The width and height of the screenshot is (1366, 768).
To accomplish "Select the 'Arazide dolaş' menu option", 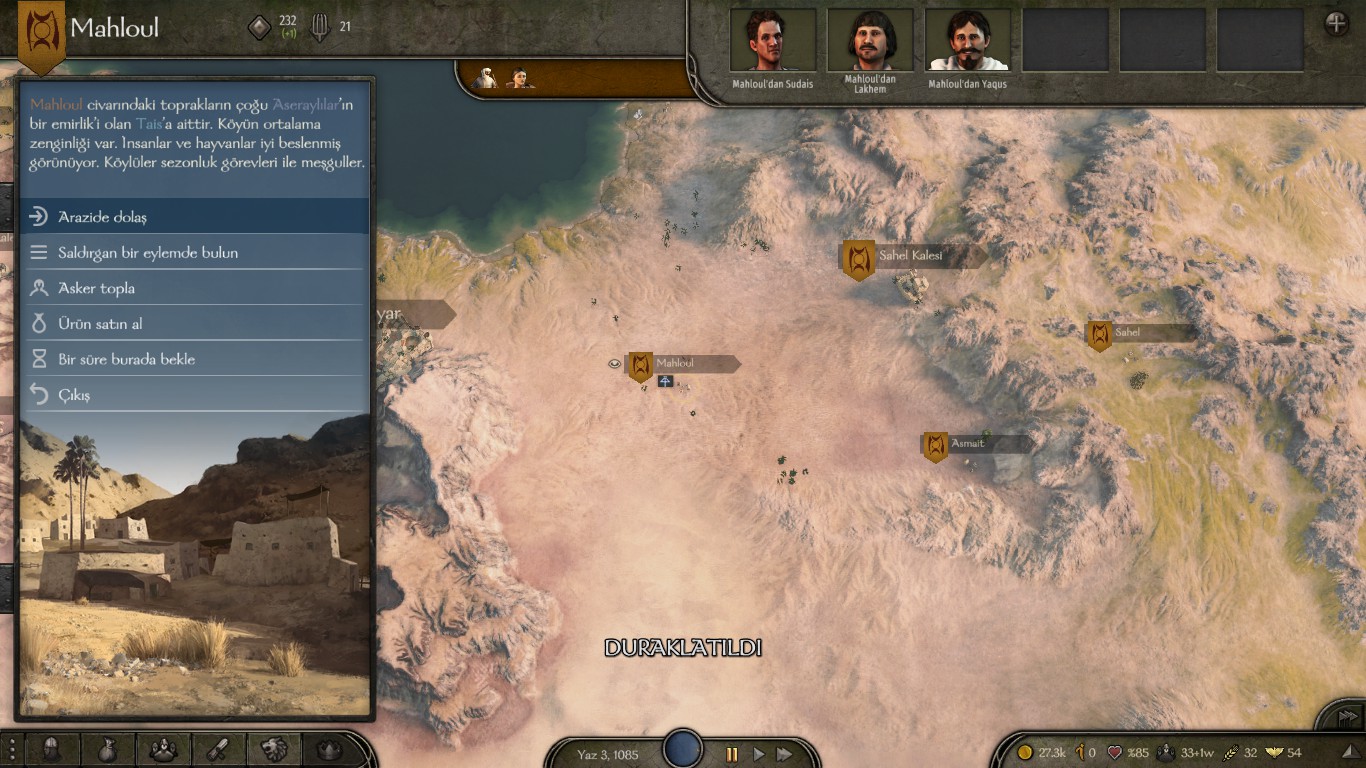I will (x=195, y=217).
